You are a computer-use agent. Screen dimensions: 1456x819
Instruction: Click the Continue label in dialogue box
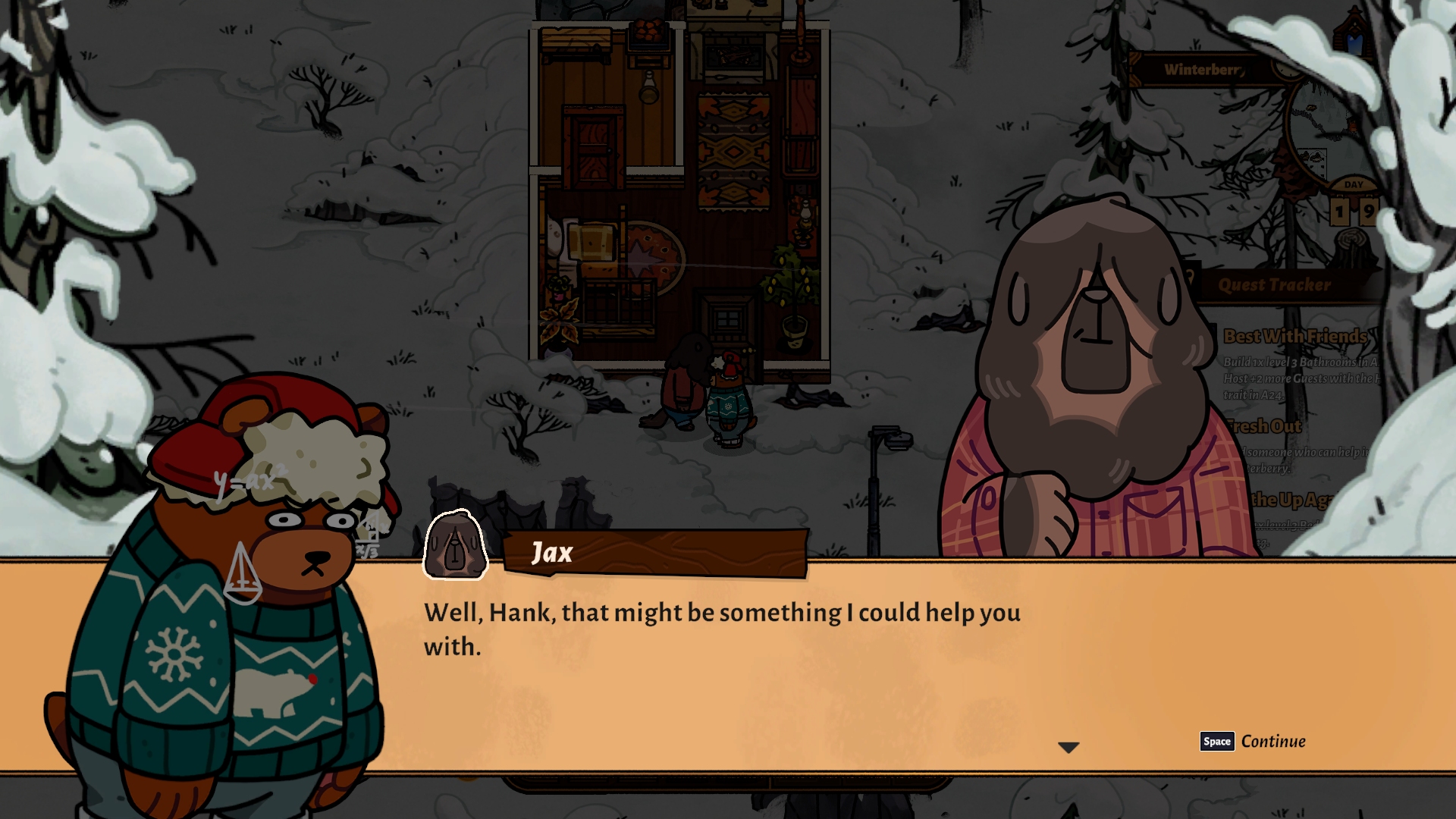pos(1272,742)
